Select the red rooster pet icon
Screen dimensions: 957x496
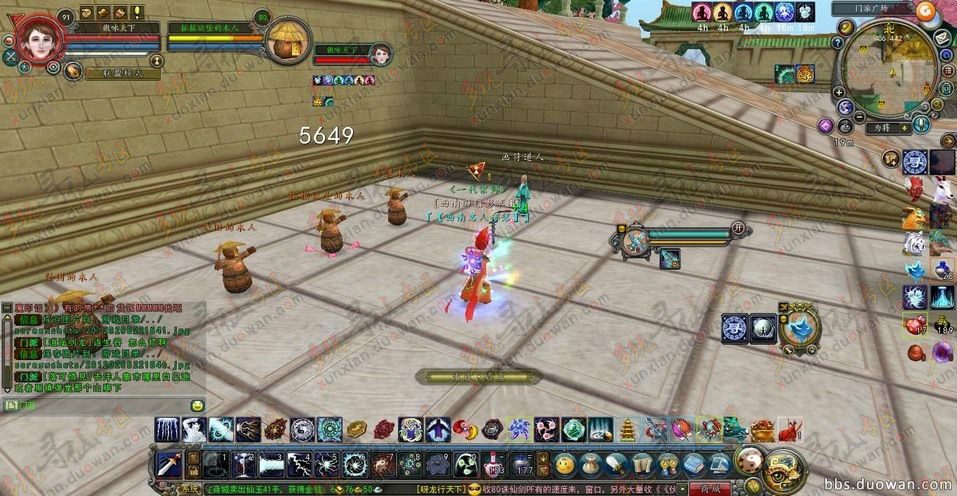914,188
